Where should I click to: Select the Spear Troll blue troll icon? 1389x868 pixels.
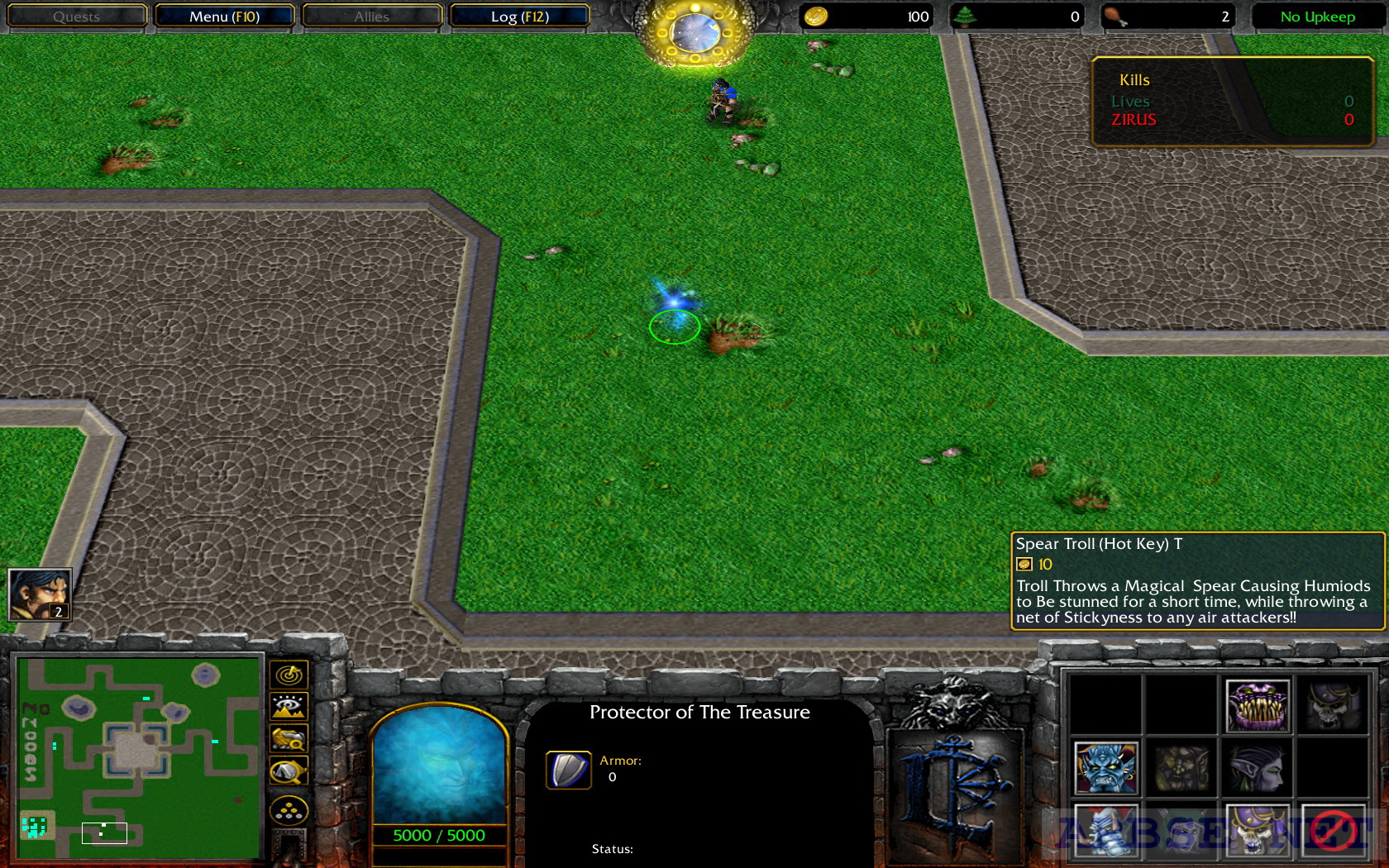tap(1108, 769)
